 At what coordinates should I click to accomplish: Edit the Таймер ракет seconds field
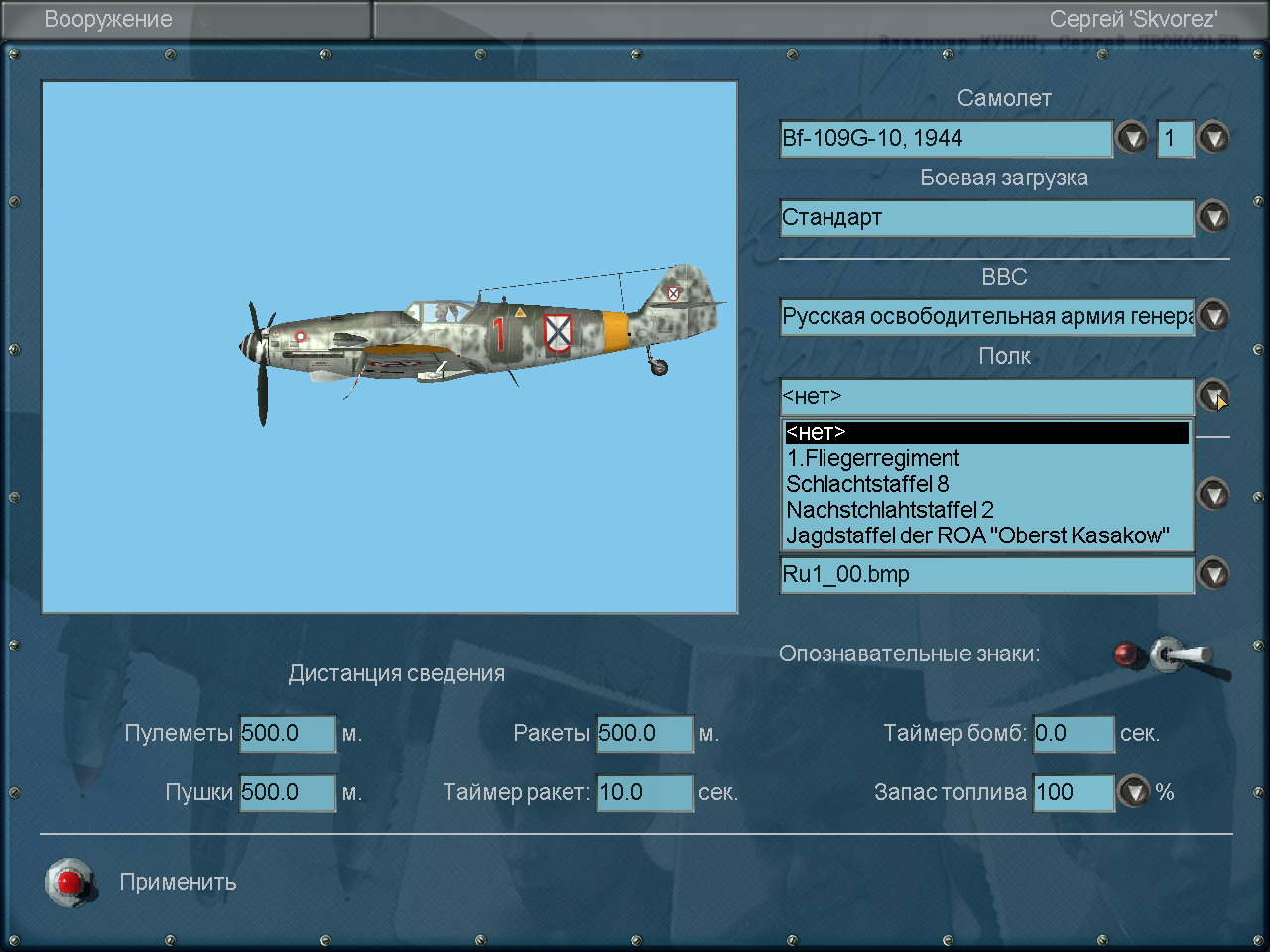click(644, 793)
